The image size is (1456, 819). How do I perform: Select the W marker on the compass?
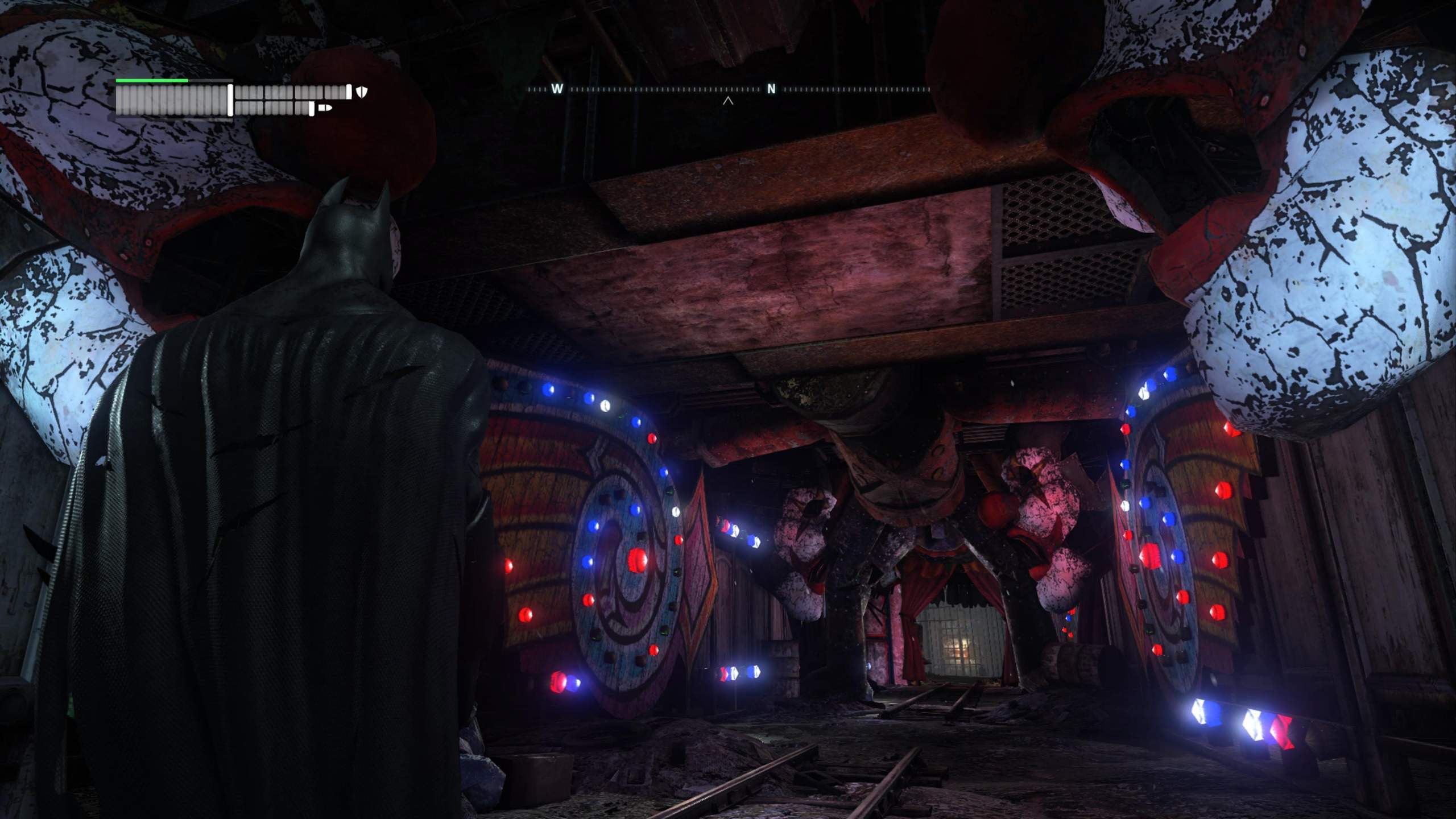click(556, 88)
